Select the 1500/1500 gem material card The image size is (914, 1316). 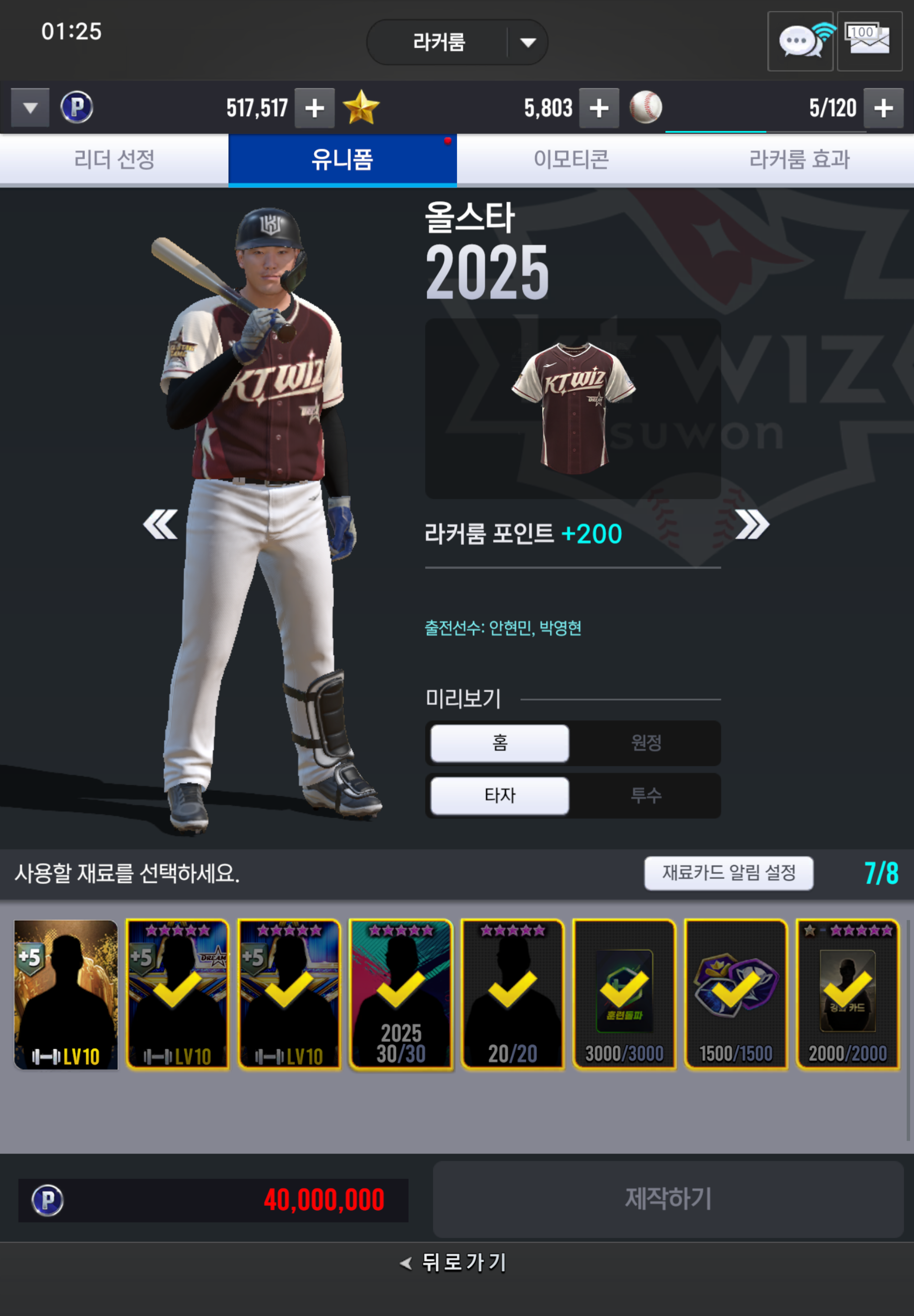(x=736, y=994)
